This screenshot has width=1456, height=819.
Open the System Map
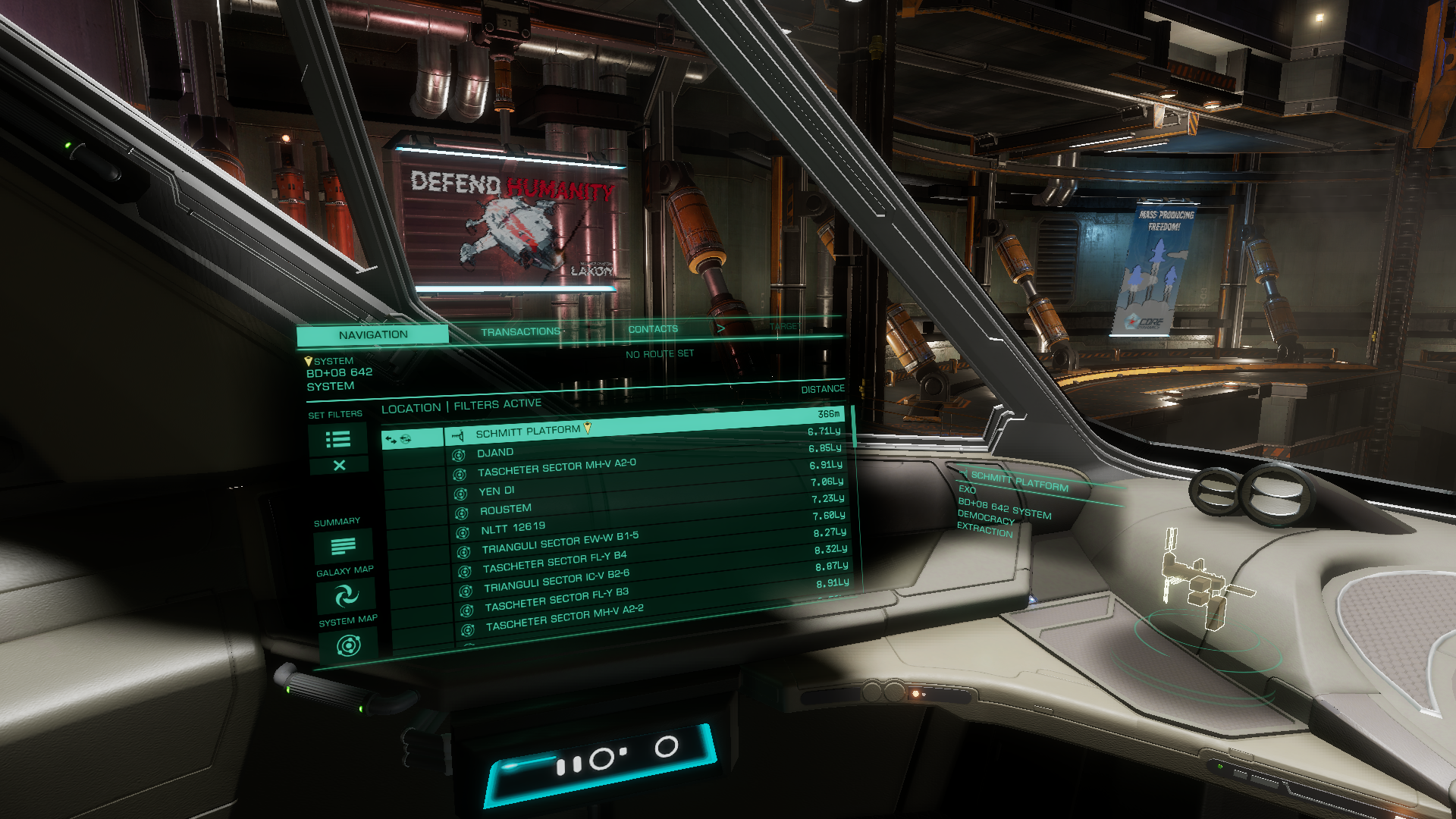tap(348, 645)
